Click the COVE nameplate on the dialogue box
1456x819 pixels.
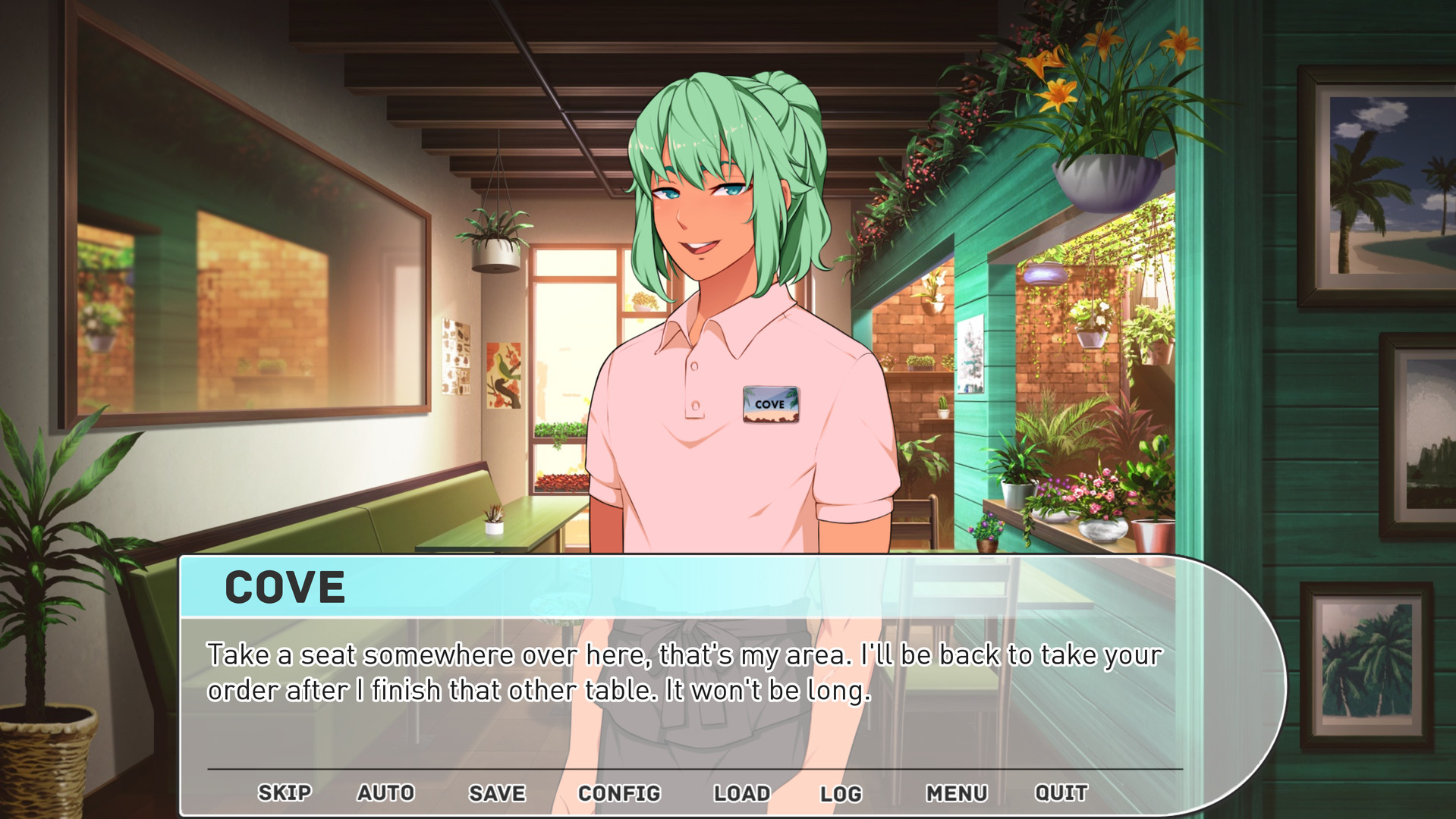pyautogui.click(x=287, y=588)
